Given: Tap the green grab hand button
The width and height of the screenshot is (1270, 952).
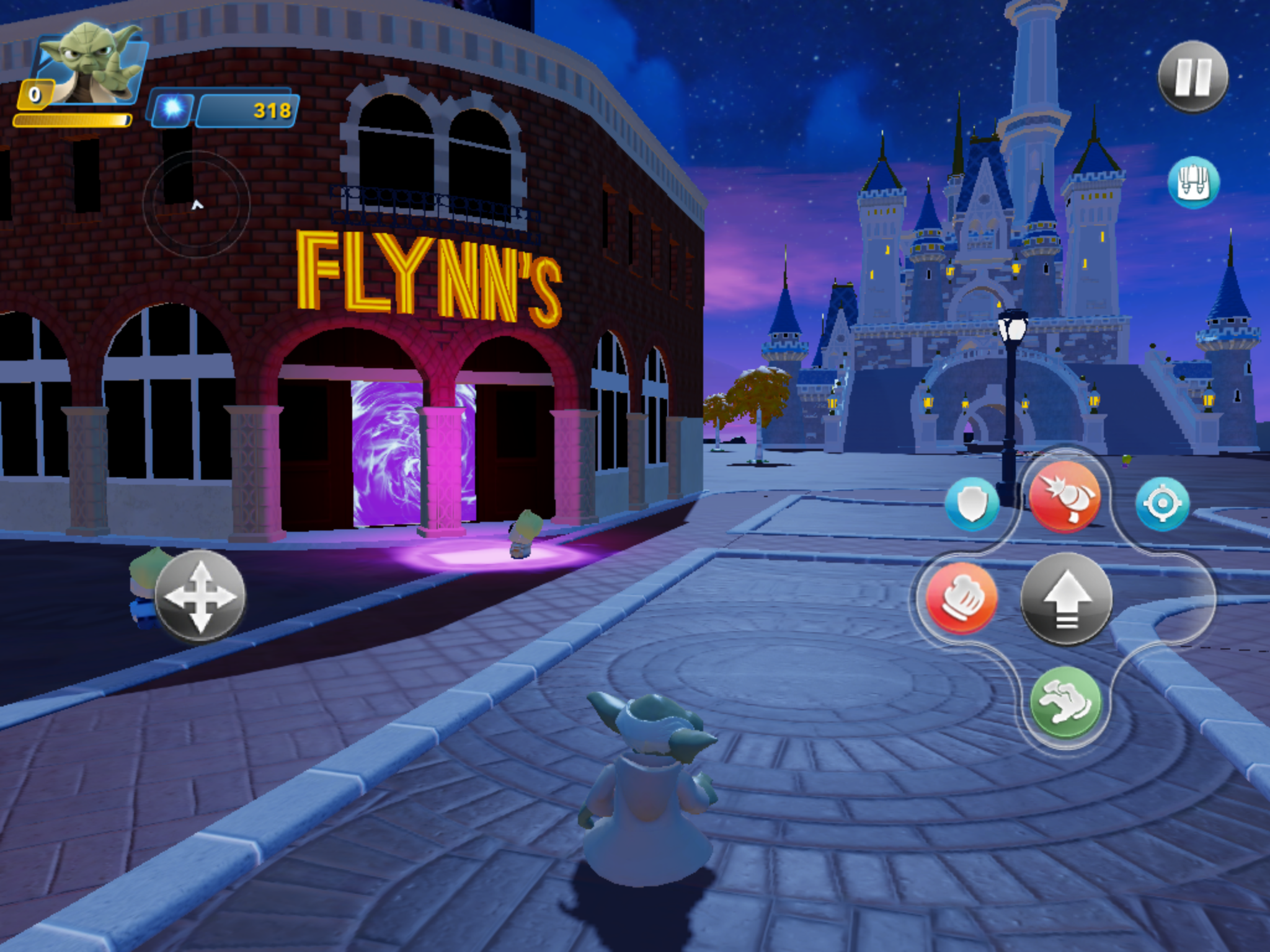Looking at the screenshot, I should [x=1065, y=702].
